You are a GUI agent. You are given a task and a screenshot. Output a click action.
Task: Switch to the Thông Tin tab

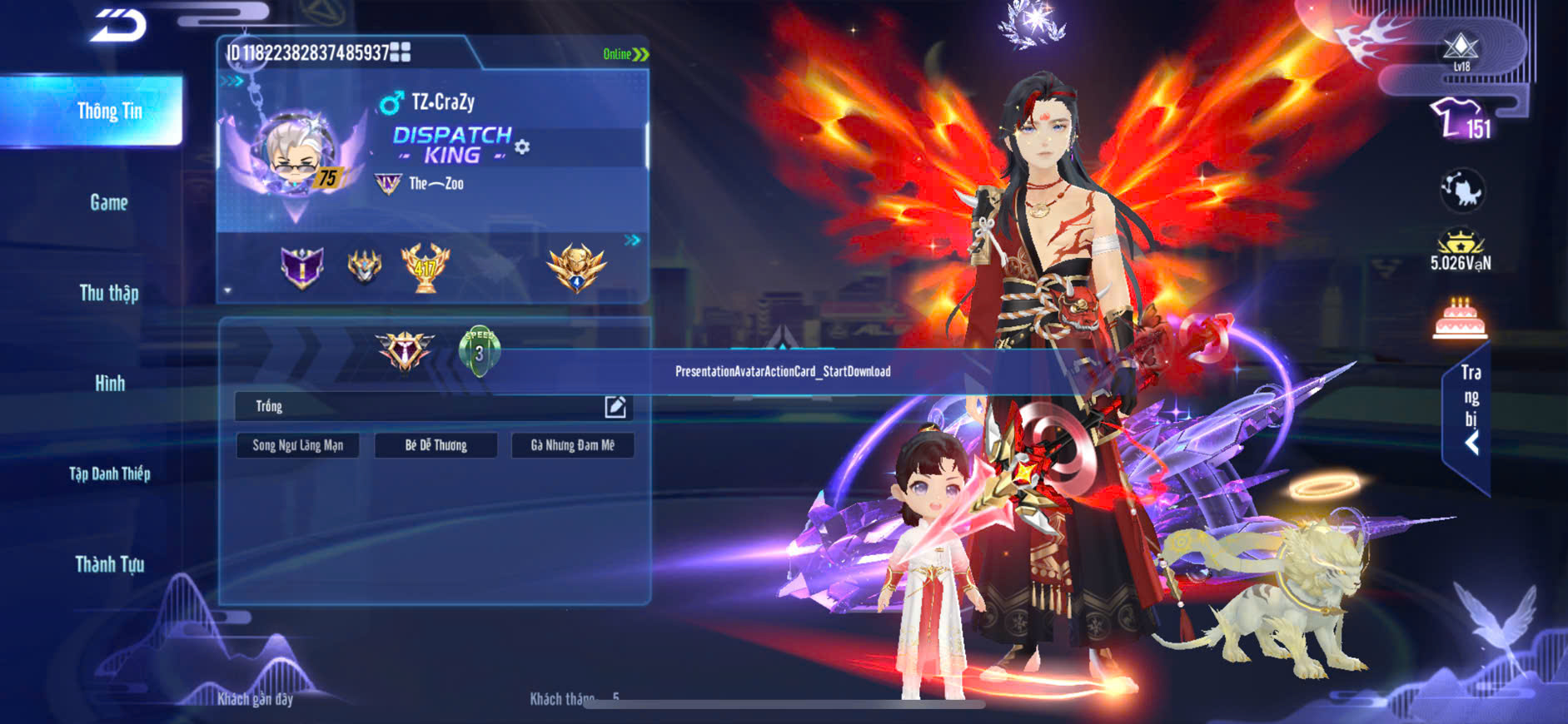[x=109, y=112]
